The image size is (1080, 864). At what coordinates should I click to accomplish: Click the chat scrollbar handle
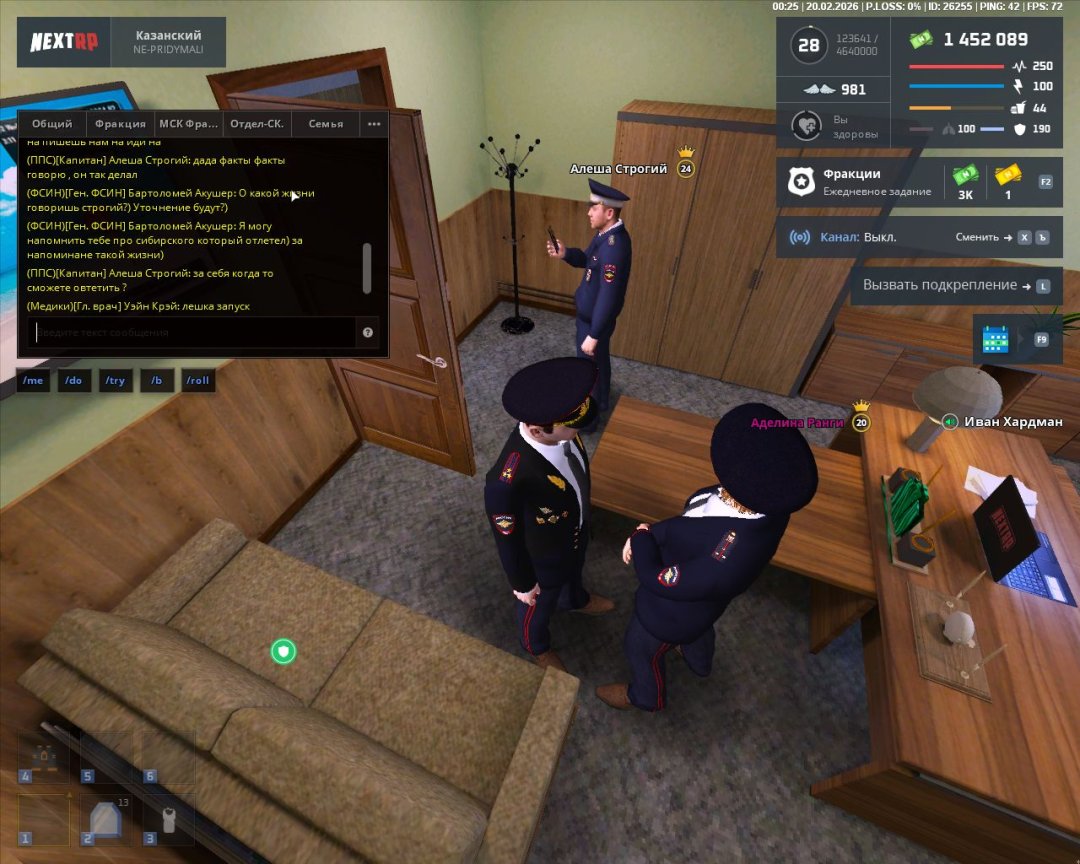[x=367, y=266]
